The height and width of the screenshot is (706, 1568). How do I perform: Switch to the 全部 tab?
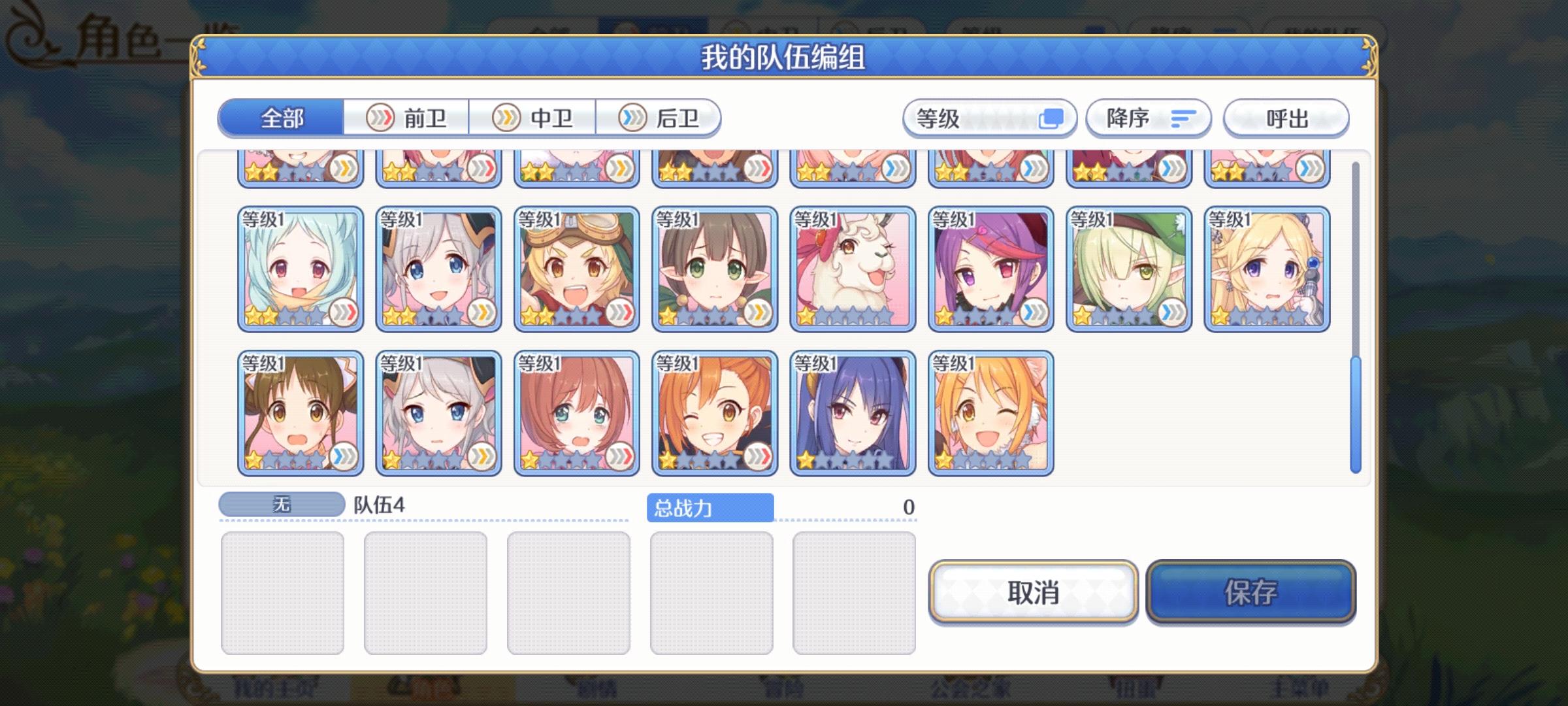tap(281, 118)
